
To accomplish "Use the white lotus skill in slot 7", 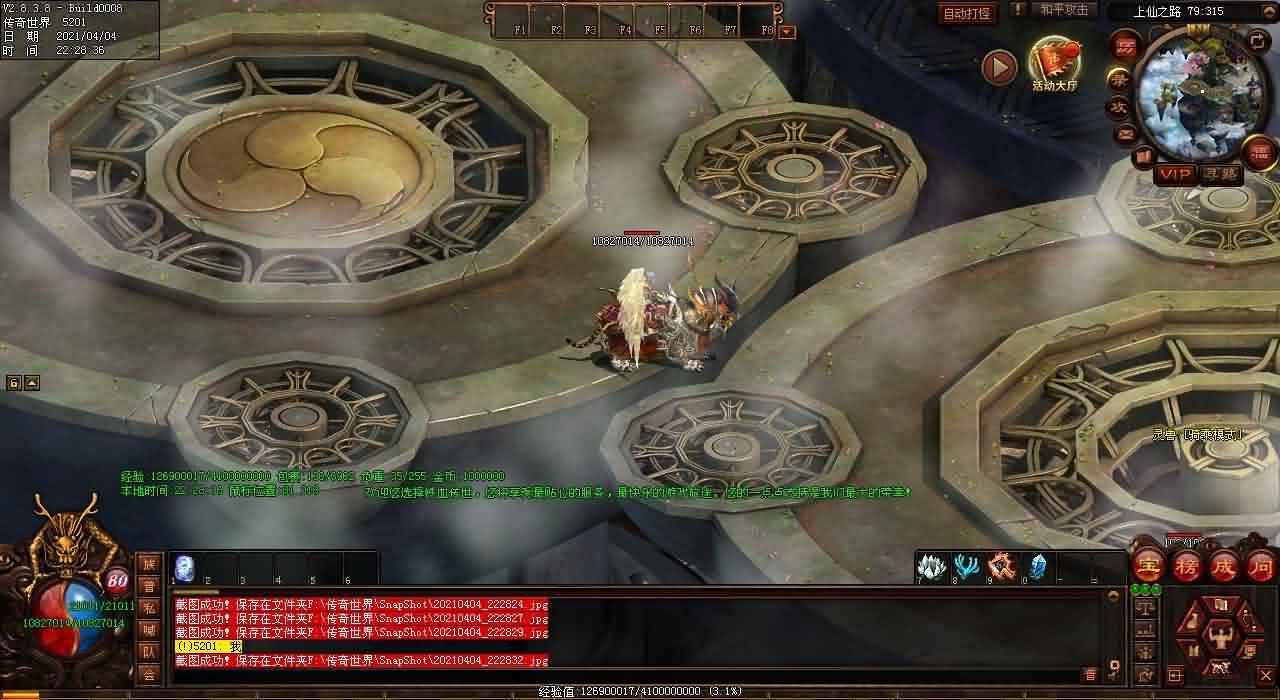I will 931,566.
